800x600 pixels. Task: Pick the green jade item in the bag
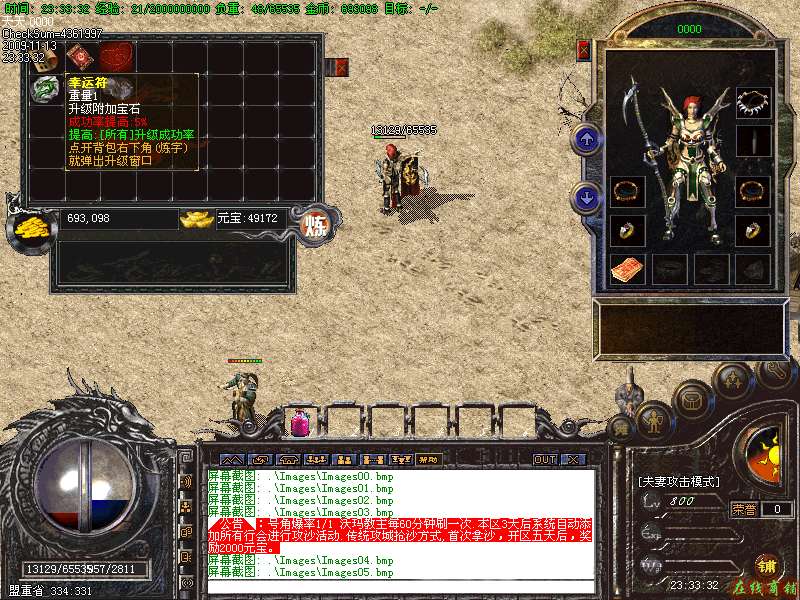coord(44,89)
